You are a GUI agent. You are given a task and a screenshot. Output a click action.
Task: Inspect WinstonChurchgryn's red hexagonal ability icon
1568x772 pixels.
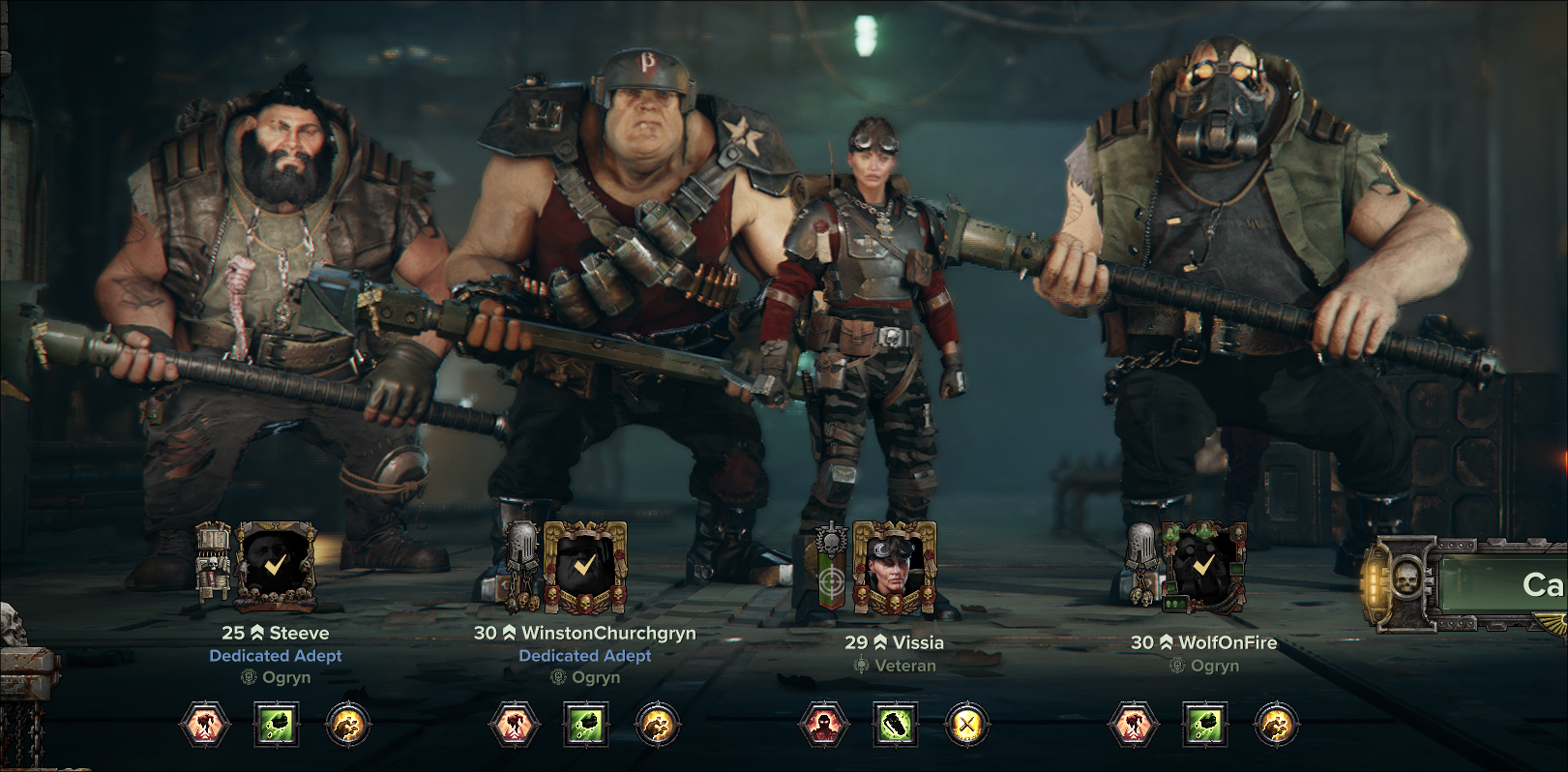(x=515, y=725)
